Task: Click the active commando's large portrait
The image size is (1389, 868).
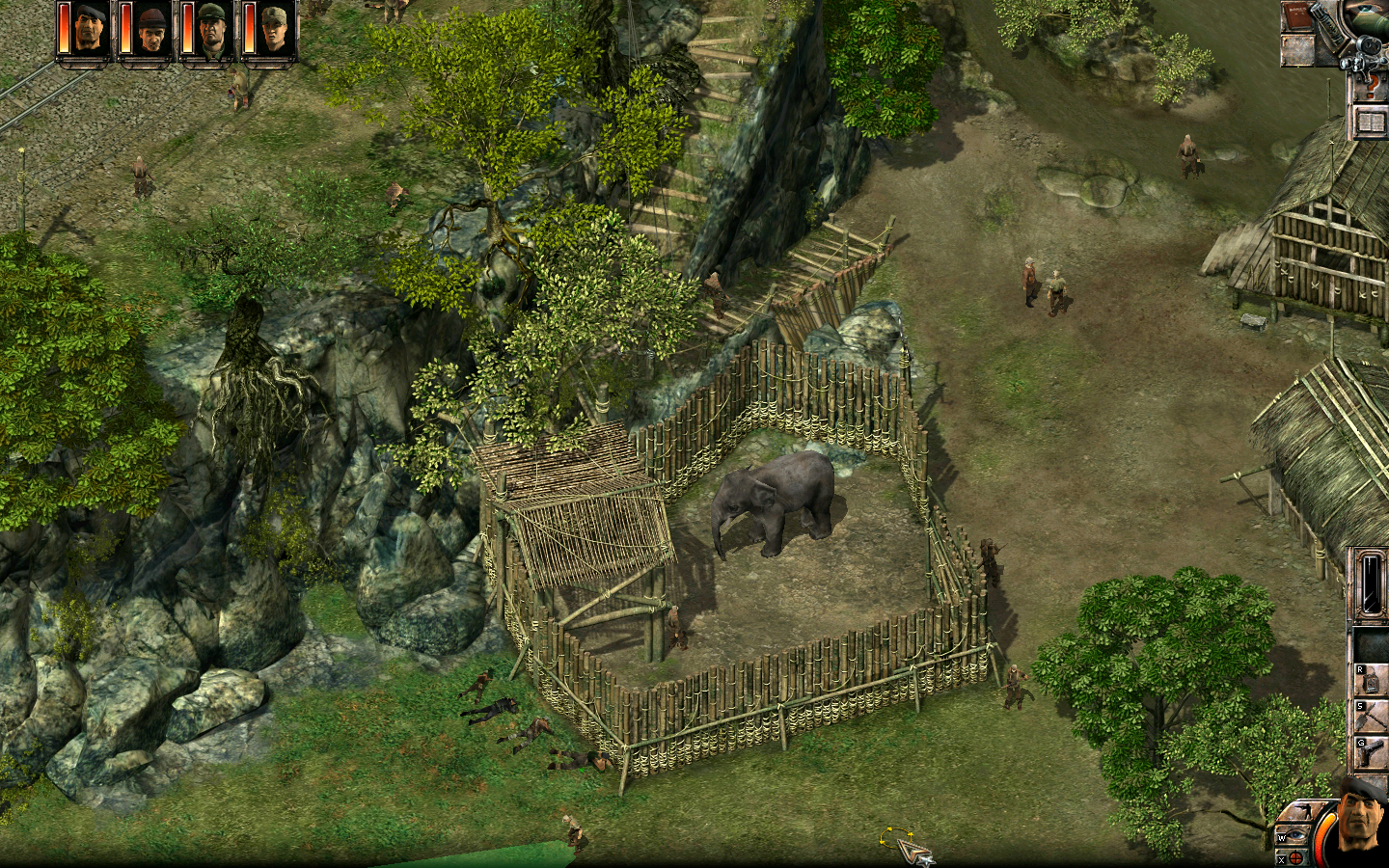Action: (1360, 820)
